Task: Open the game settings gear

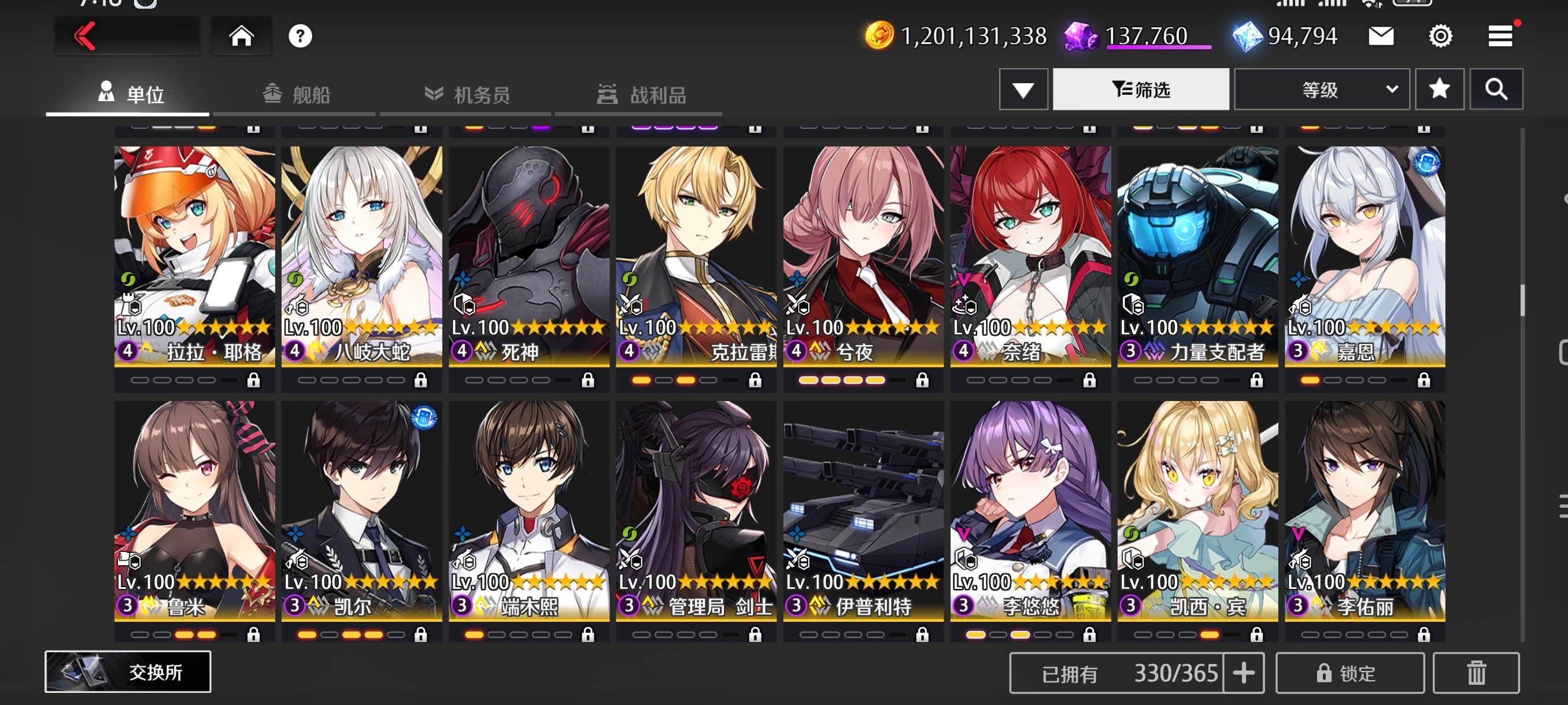Action: 1439,36
